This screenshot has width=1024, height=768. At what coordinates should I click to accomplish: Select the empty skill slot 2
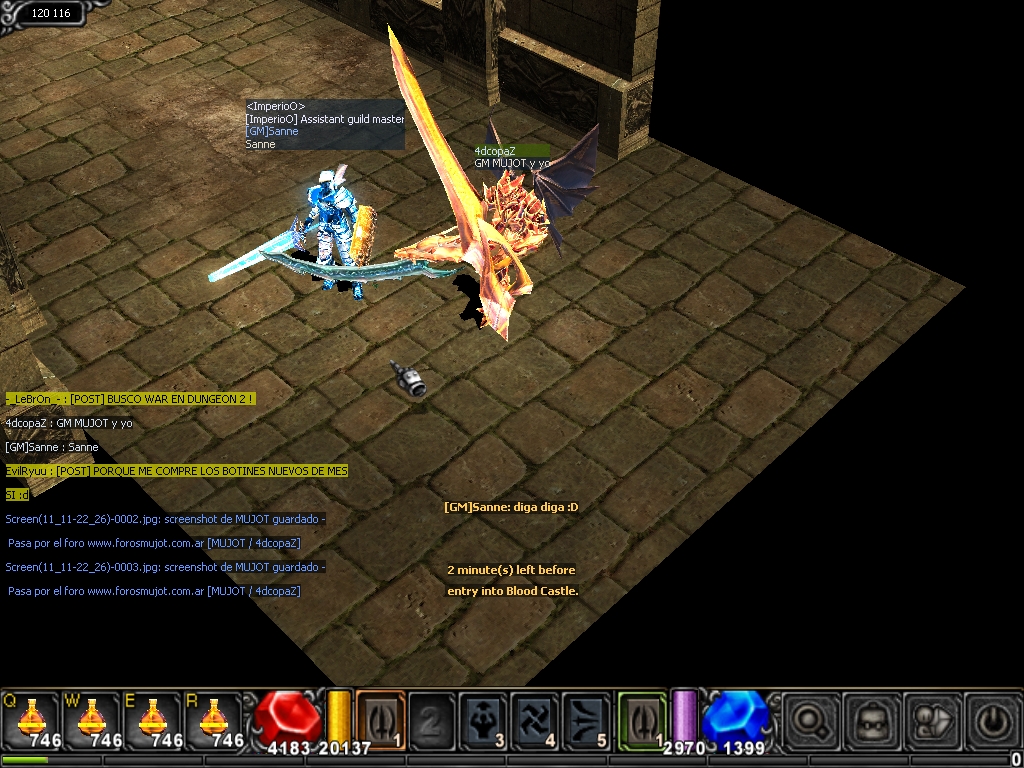[432, 720]
